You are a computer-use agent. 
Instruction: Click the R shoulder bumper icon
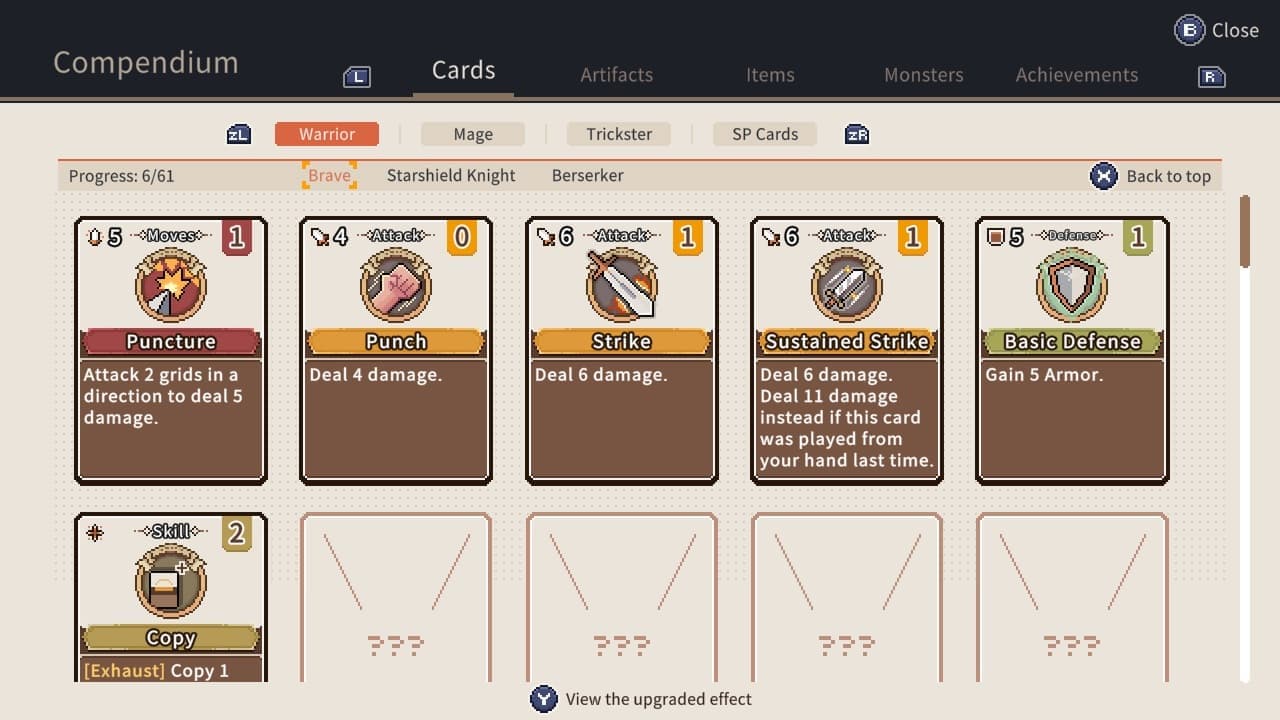[1209, 75]
